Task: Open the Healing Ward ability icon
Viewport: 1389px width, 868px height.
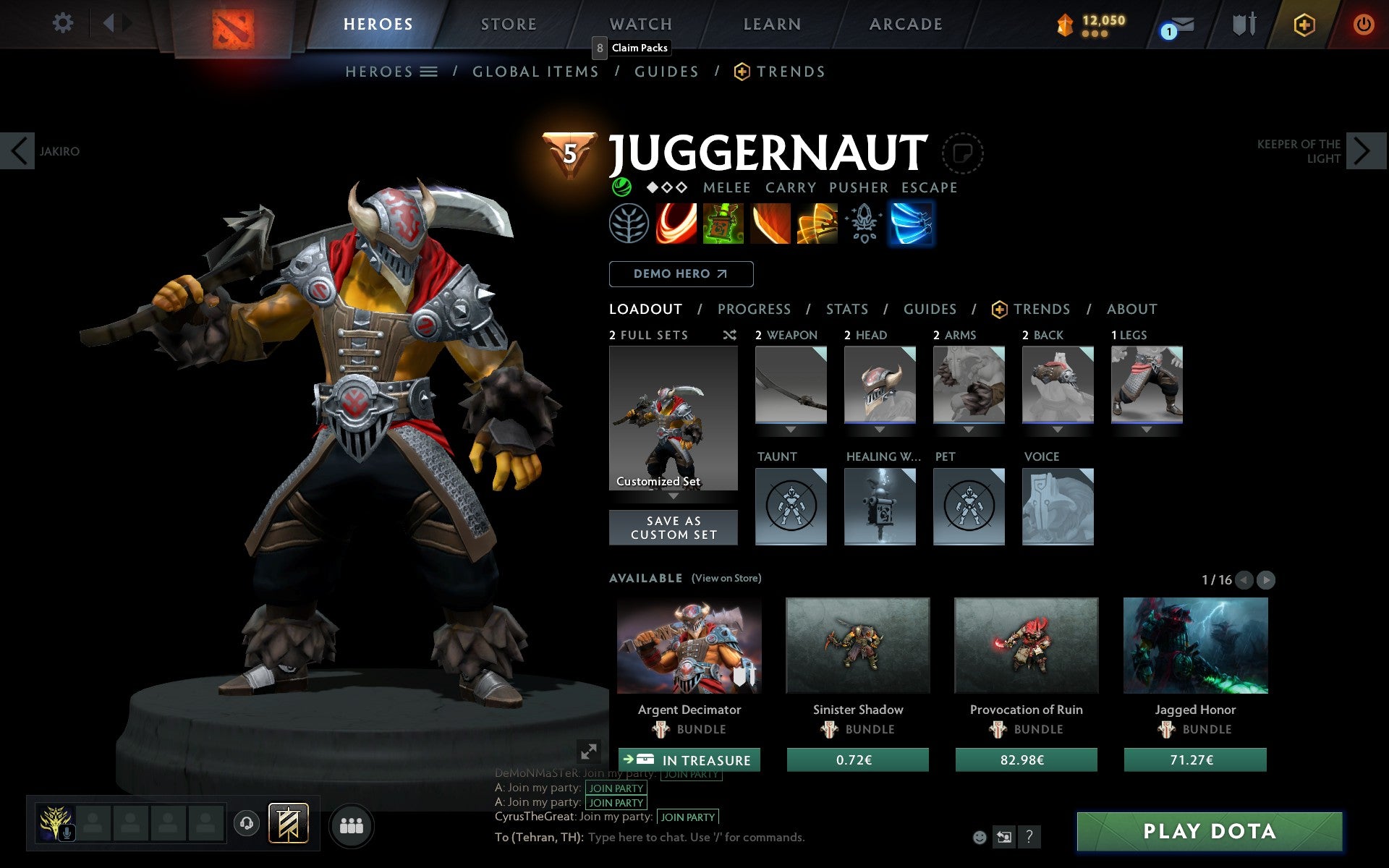Action: 723,224
